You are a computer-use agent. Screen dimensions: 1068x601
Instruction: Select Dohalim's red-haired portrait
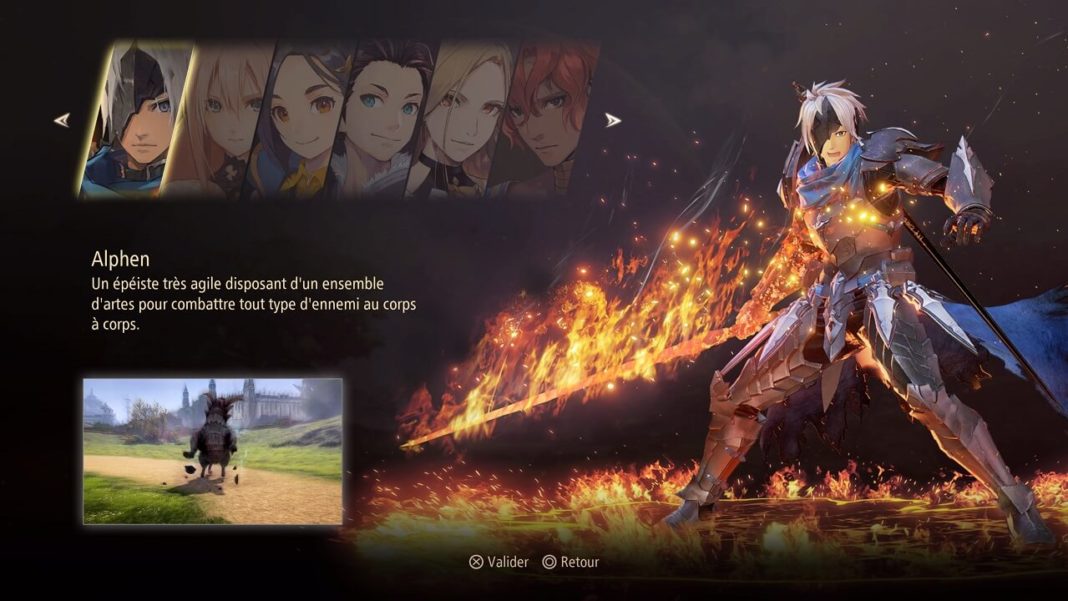point(545,122)
